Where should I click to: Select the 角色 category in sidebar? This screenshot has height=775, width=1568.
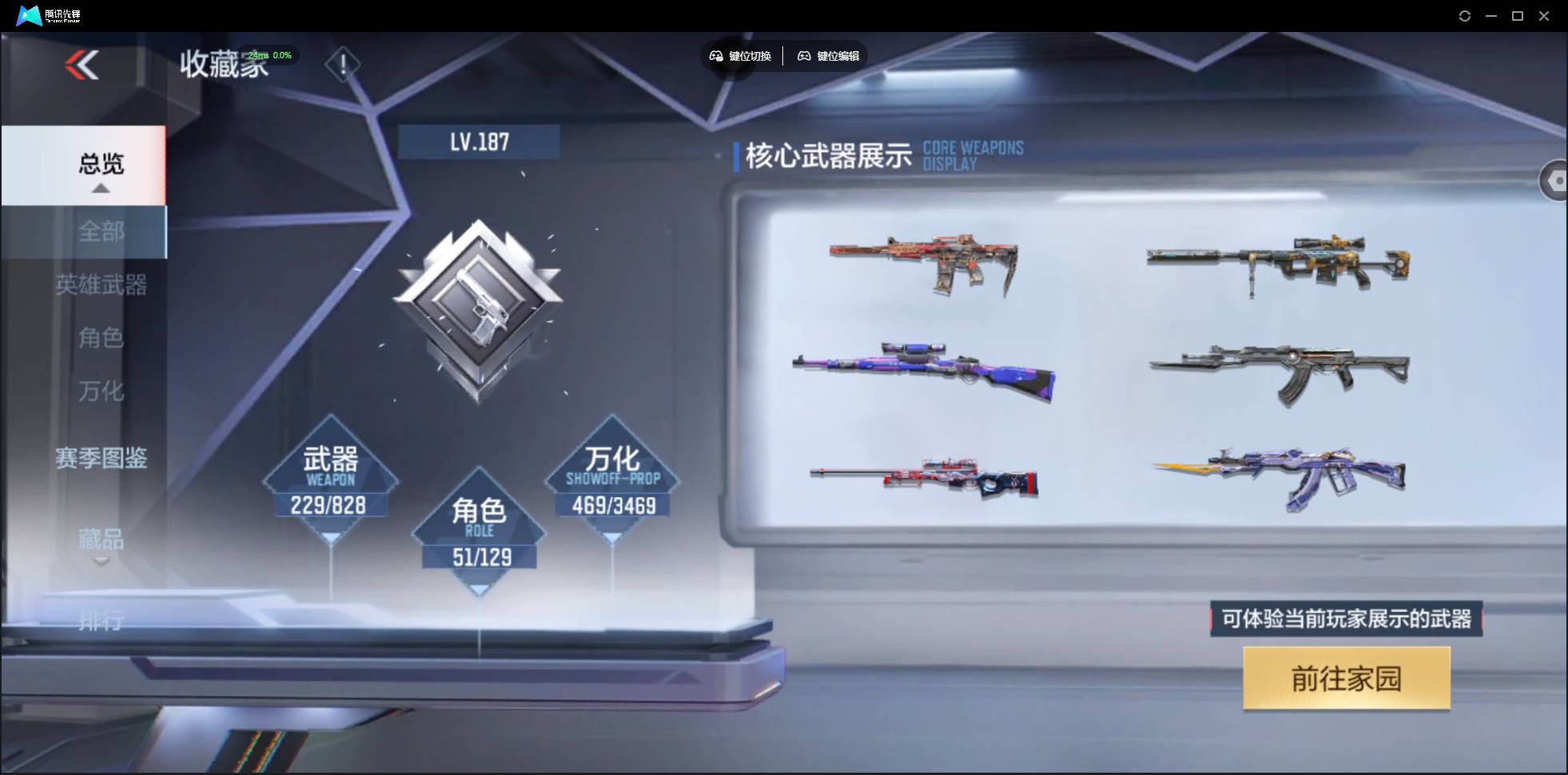(101, 339)
